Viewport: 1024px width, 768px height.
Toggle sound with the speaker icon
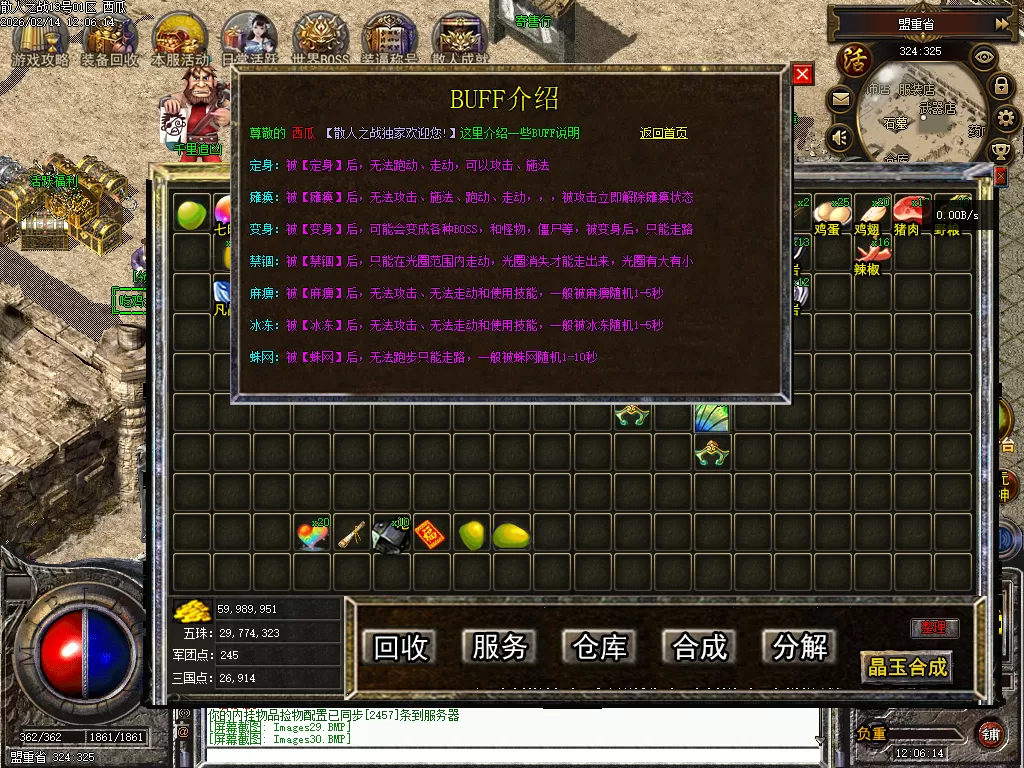click(839, 136)
